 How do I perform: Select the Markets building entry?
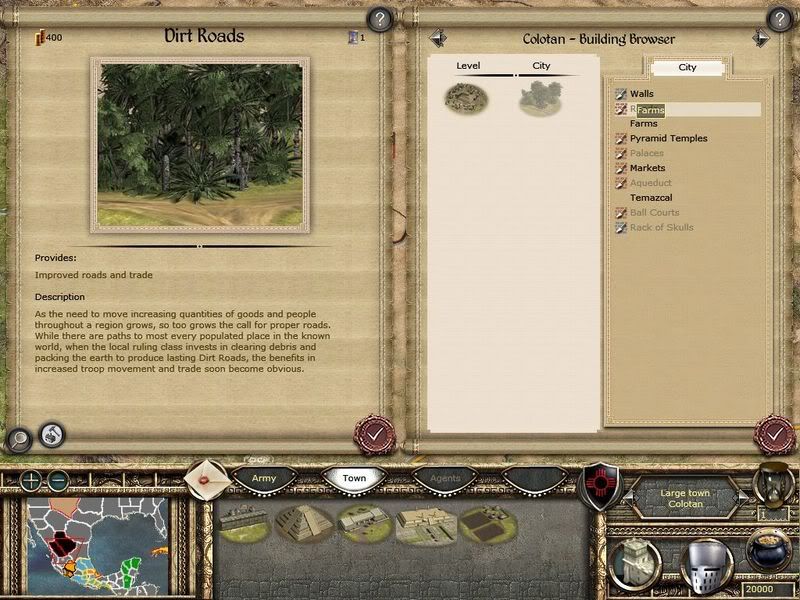pos(647,168)
